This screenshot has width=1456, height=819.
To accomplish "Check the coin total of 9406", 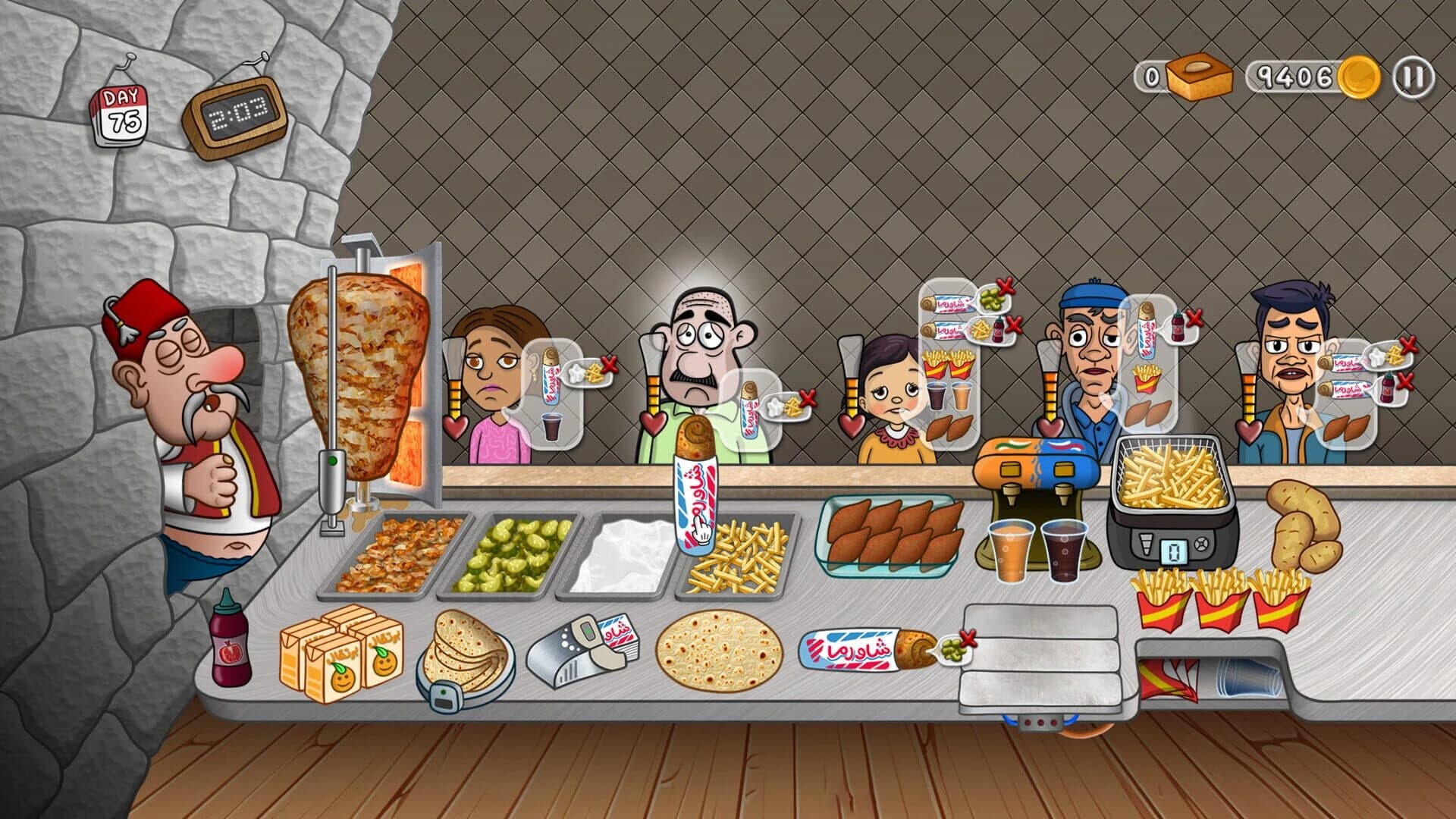I will [1298, 74].
